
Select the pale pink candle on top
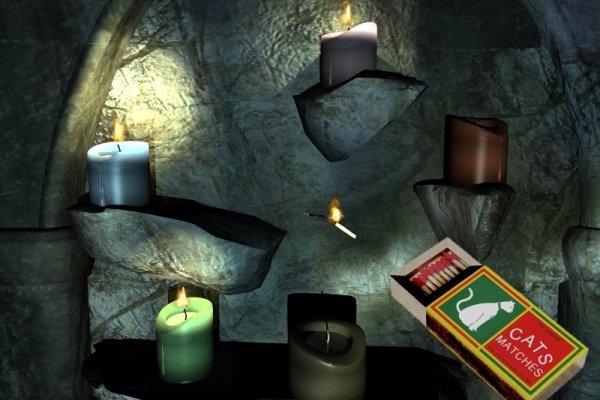348,54
